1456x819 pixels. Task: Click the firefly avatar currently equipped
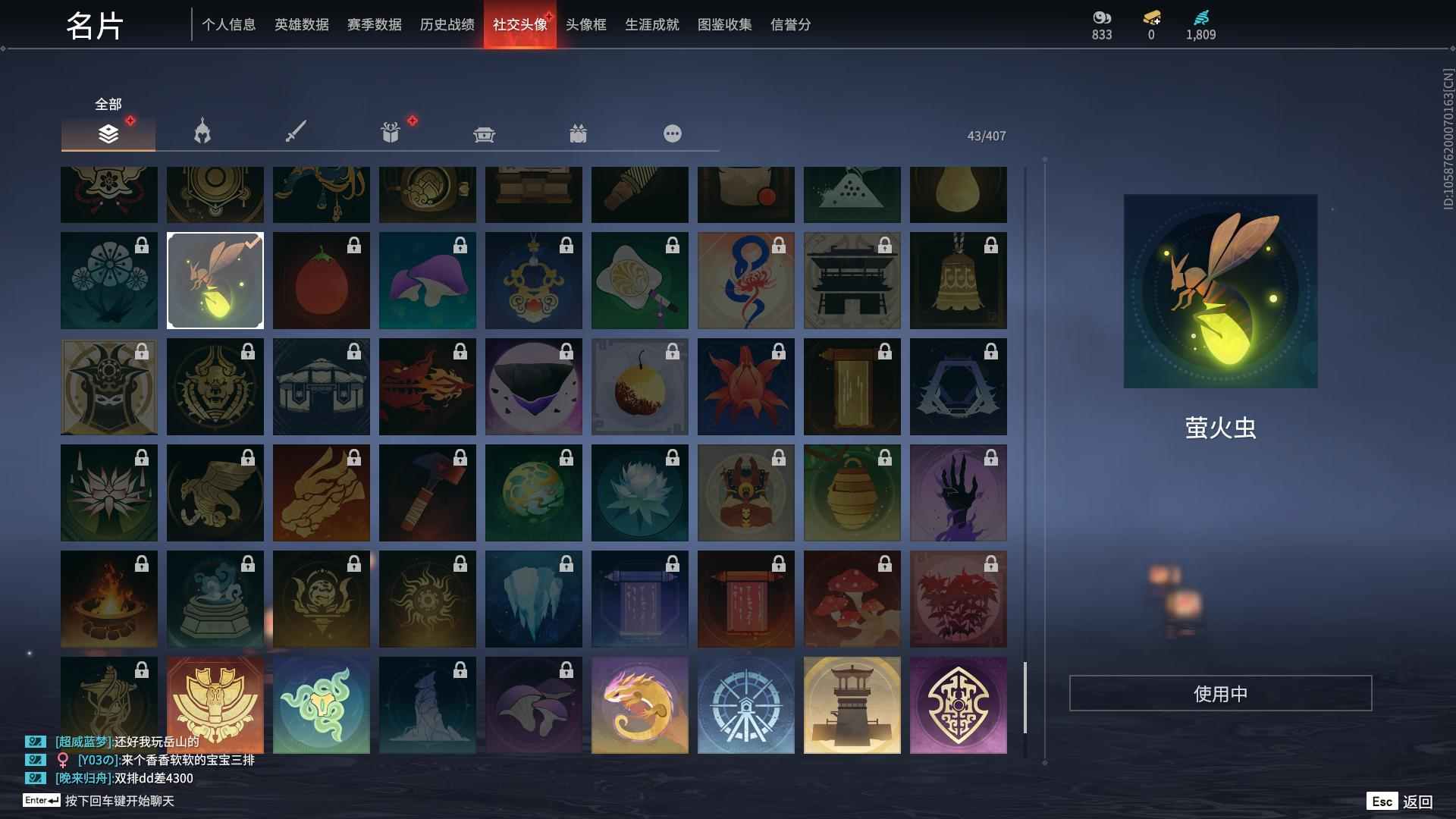[x=215, y=280]
